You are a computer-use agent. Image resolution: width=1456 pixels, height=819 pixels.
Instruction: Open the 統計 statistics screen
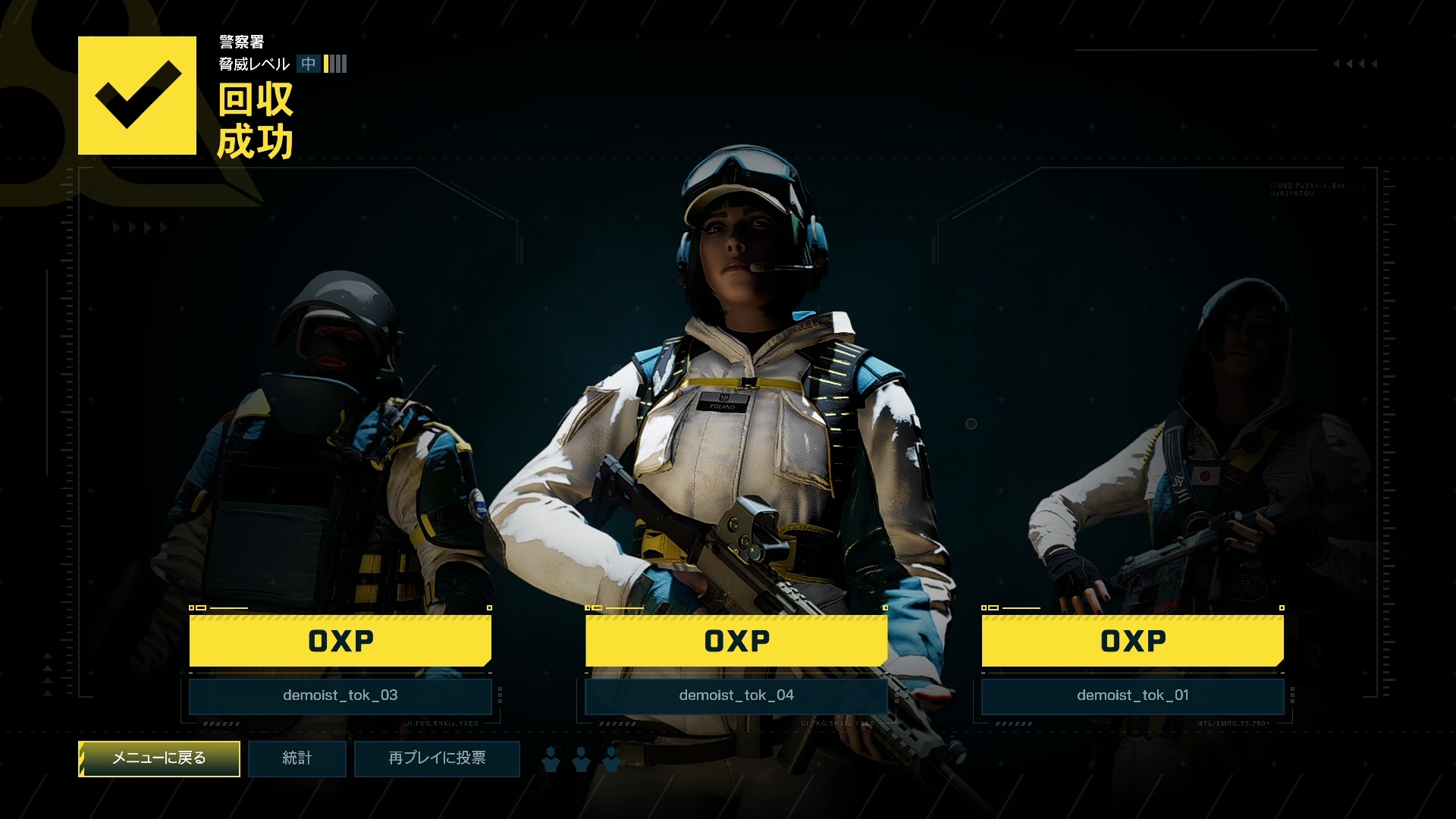[297, 758]
